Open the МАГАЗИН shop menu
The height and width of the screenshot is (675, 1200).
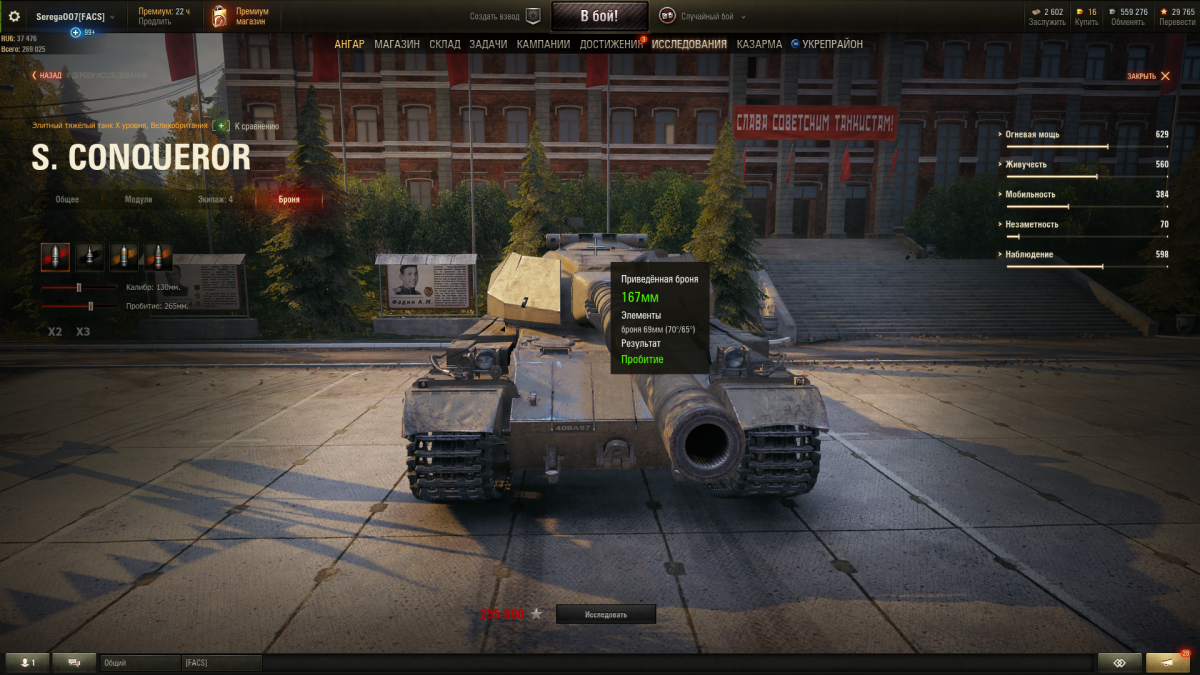pos(397,44)
